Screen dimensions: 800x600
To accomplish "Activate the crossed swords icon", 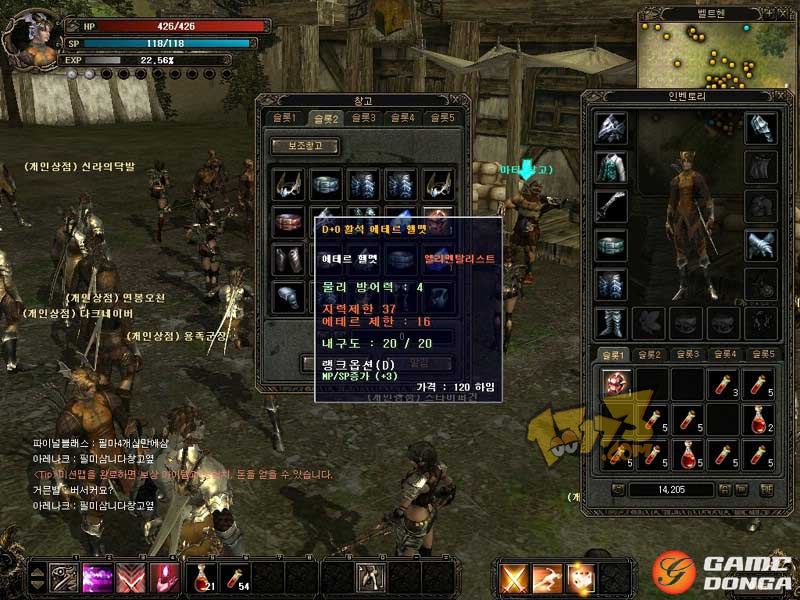I will coord(514,577).
